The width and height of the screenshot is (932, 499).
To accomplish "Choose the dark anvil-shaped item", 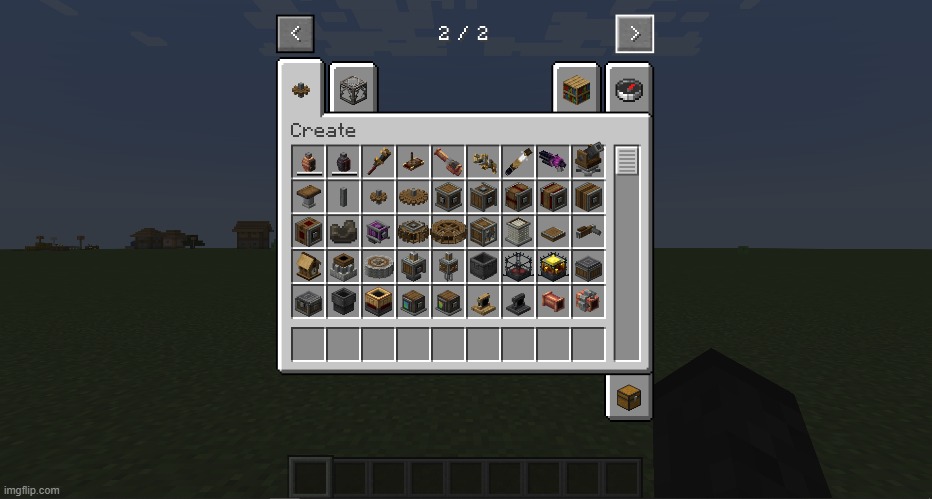I will [518, 301].
